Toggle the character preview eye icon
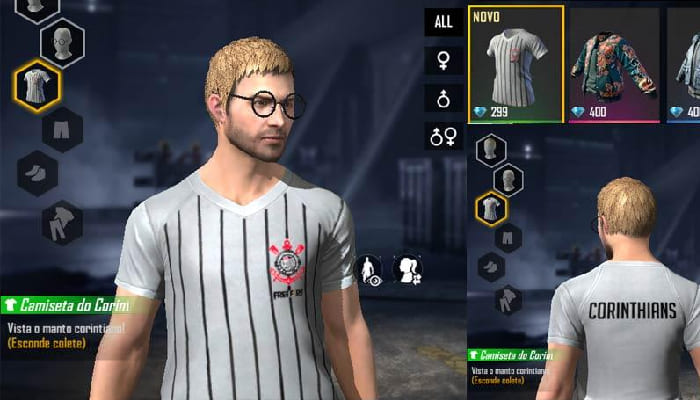 pyautogui.click(x=369, y=271)
